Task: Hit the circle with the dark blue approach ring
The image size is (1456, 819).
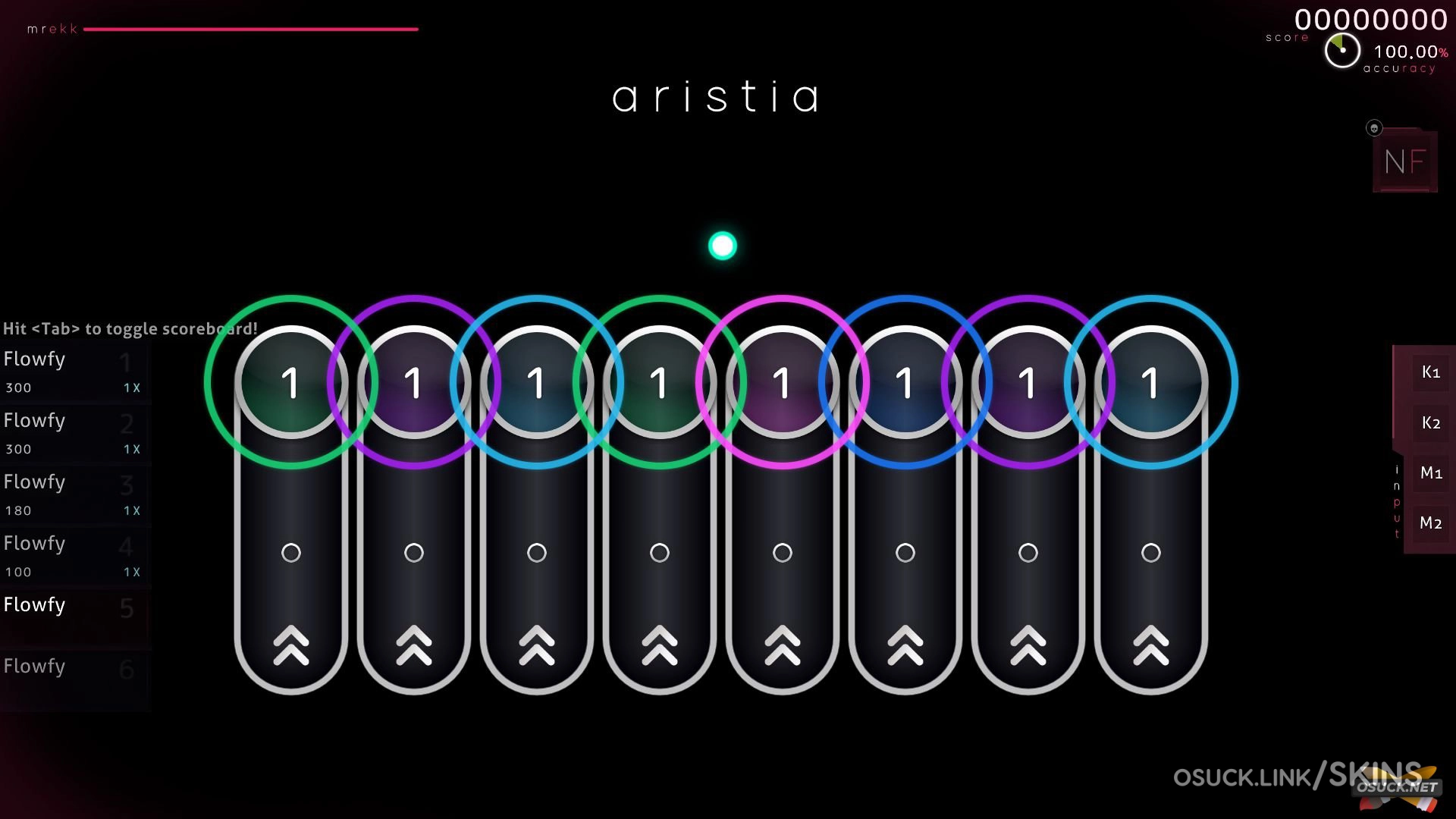Action: tap(905, 382)
